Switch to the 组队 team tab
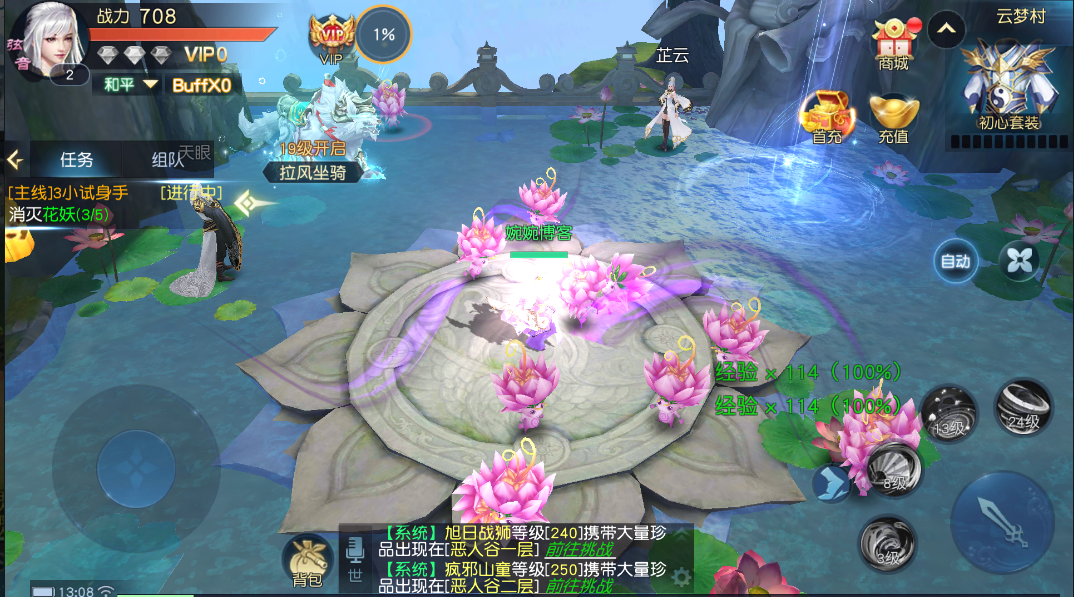Screen dimensions: 1074x597 pyautogui.click(x=168, y=159)
